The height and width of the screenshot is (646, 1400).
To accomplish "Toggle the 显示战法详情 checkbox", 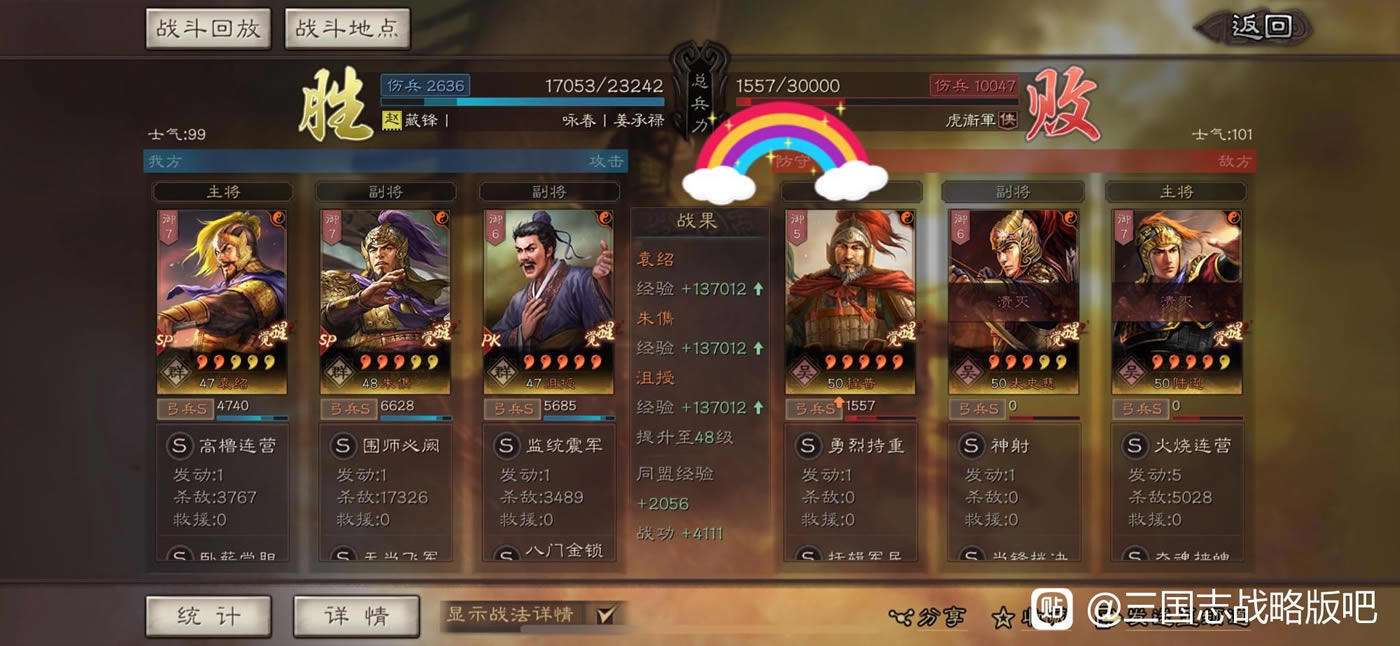I will click(x=605, y=615).
